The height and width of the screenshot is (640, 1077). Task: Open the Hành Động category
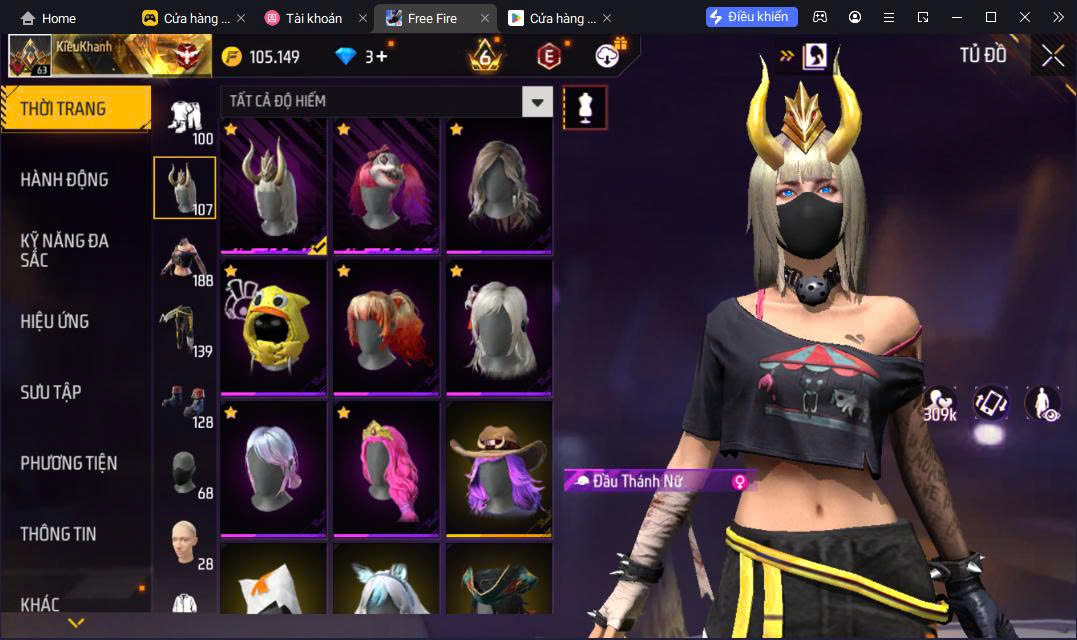coord(65,180)
